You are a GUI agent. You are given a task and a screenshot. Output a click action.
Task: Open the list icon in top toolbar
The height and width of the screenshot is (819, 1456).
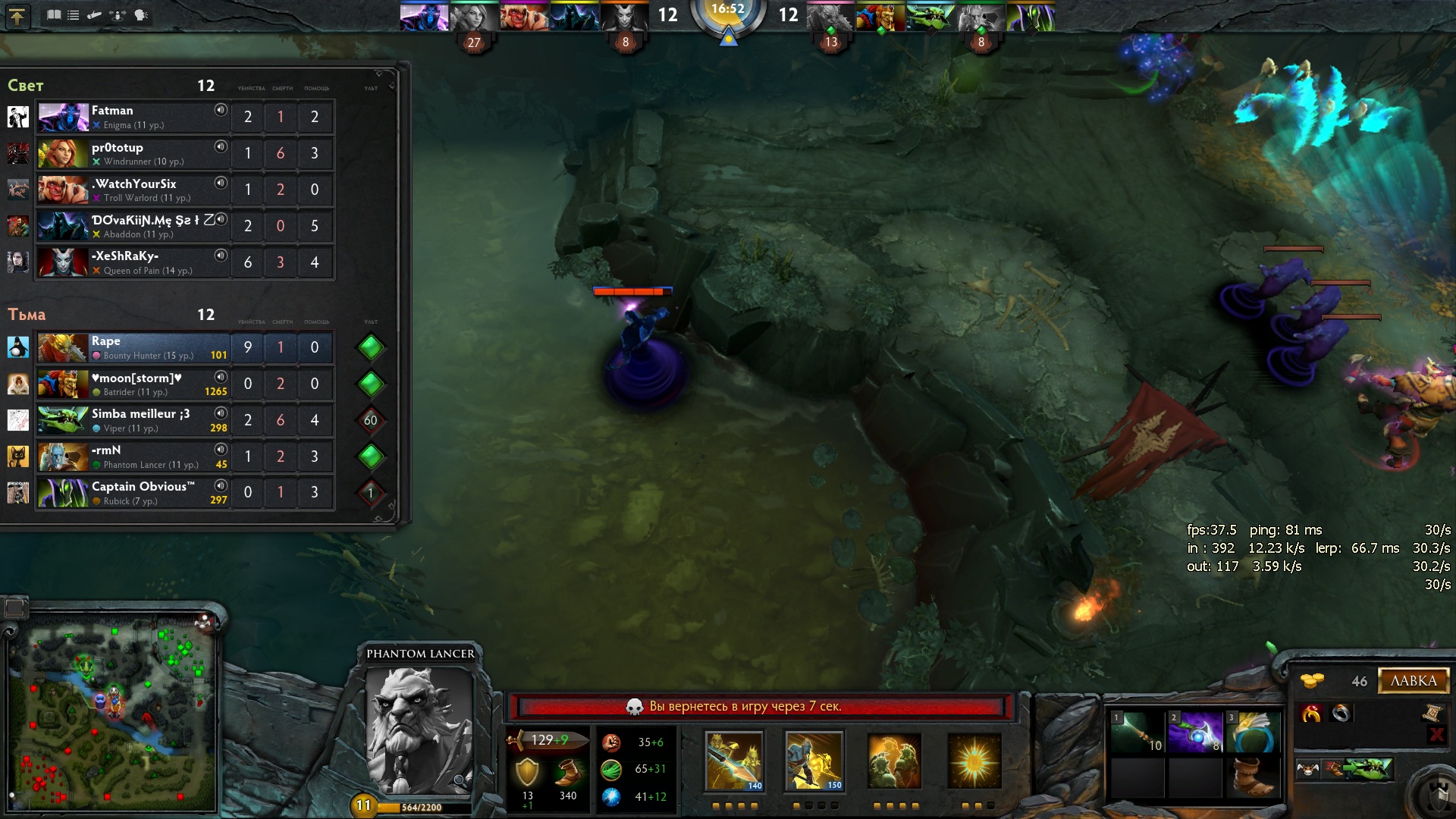coord(74,15)
